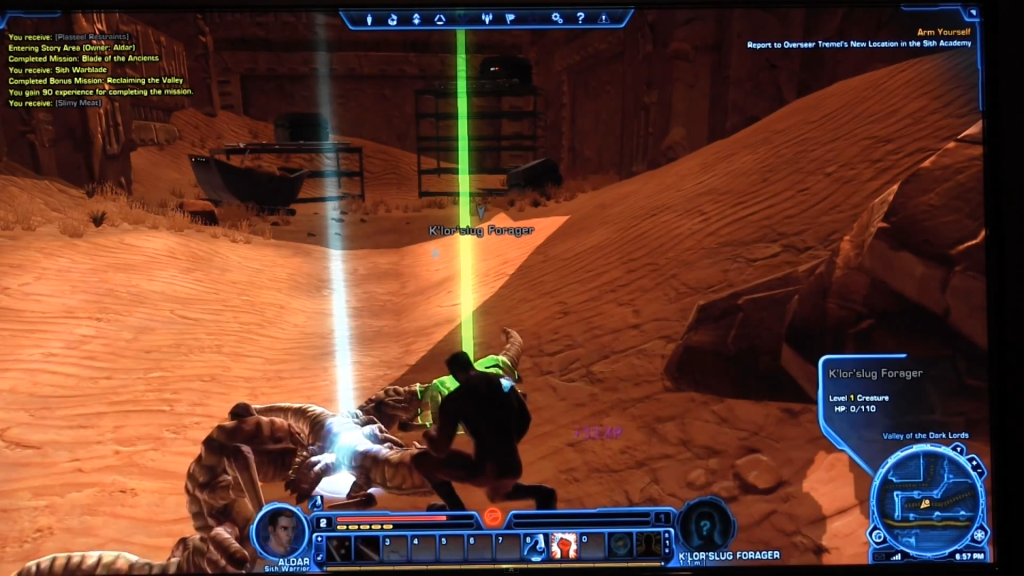The width and height of the screenshot is (1024, 576).
Task: Click the Arm Yourself mission tracker
Action: click(860, 38)
